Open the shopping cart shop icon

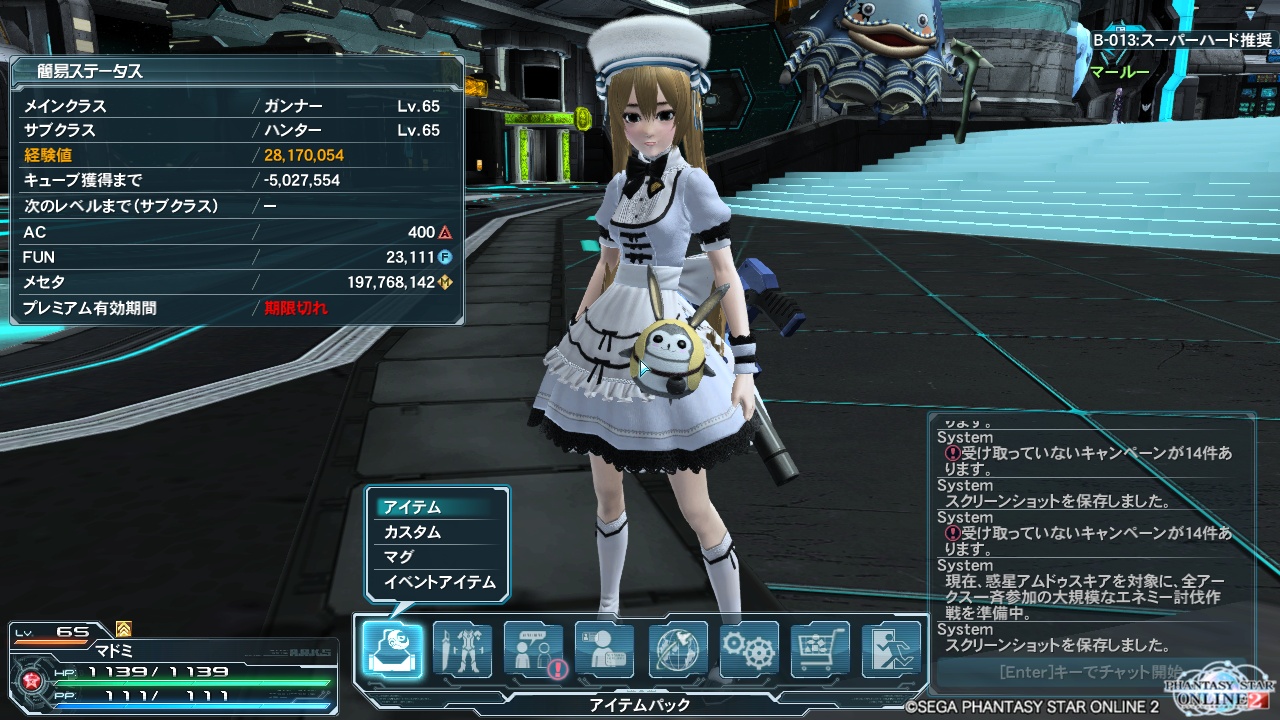pyautogui.click(x=820, y=650)
